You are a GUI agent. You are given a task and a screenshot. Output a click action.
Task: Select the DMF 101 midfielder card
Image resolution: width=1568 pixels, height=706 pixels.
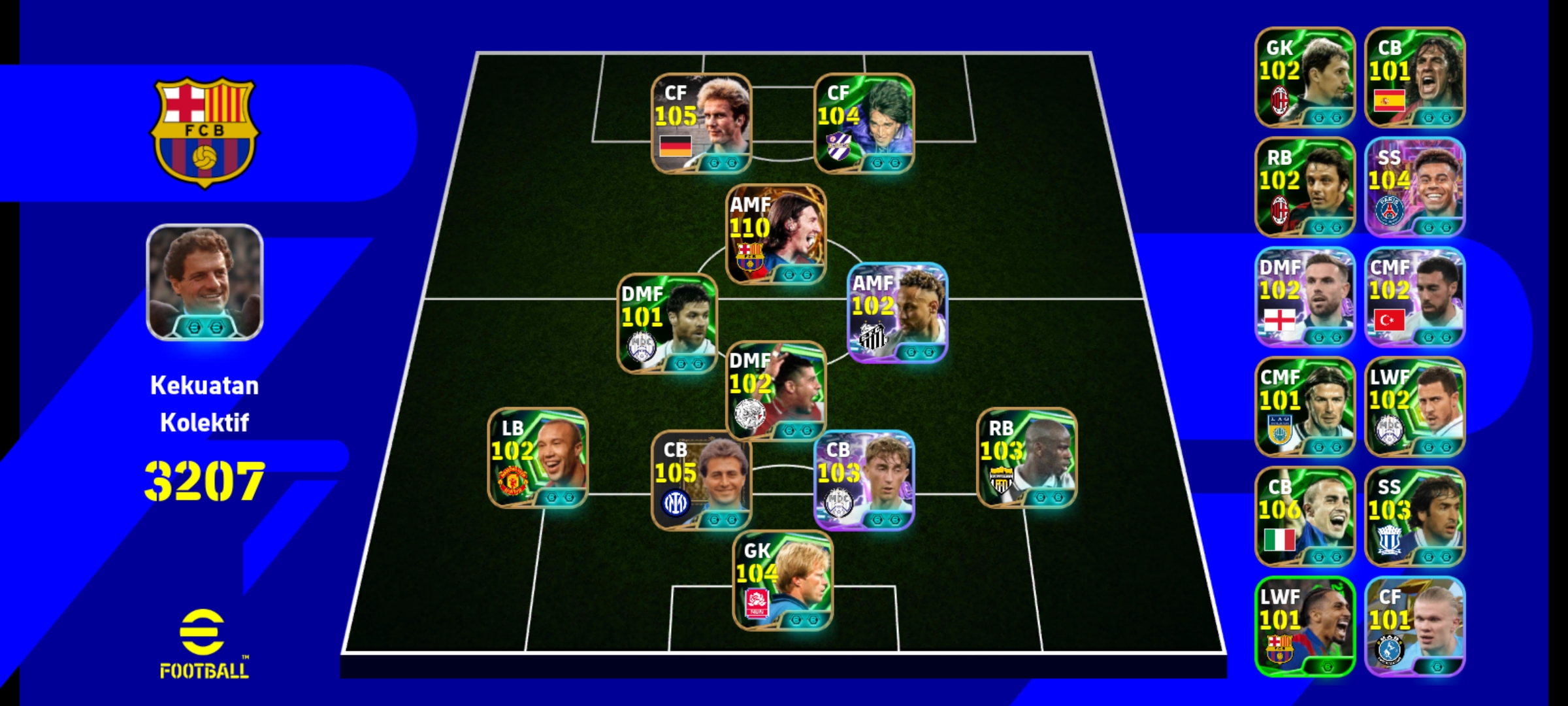667,324
